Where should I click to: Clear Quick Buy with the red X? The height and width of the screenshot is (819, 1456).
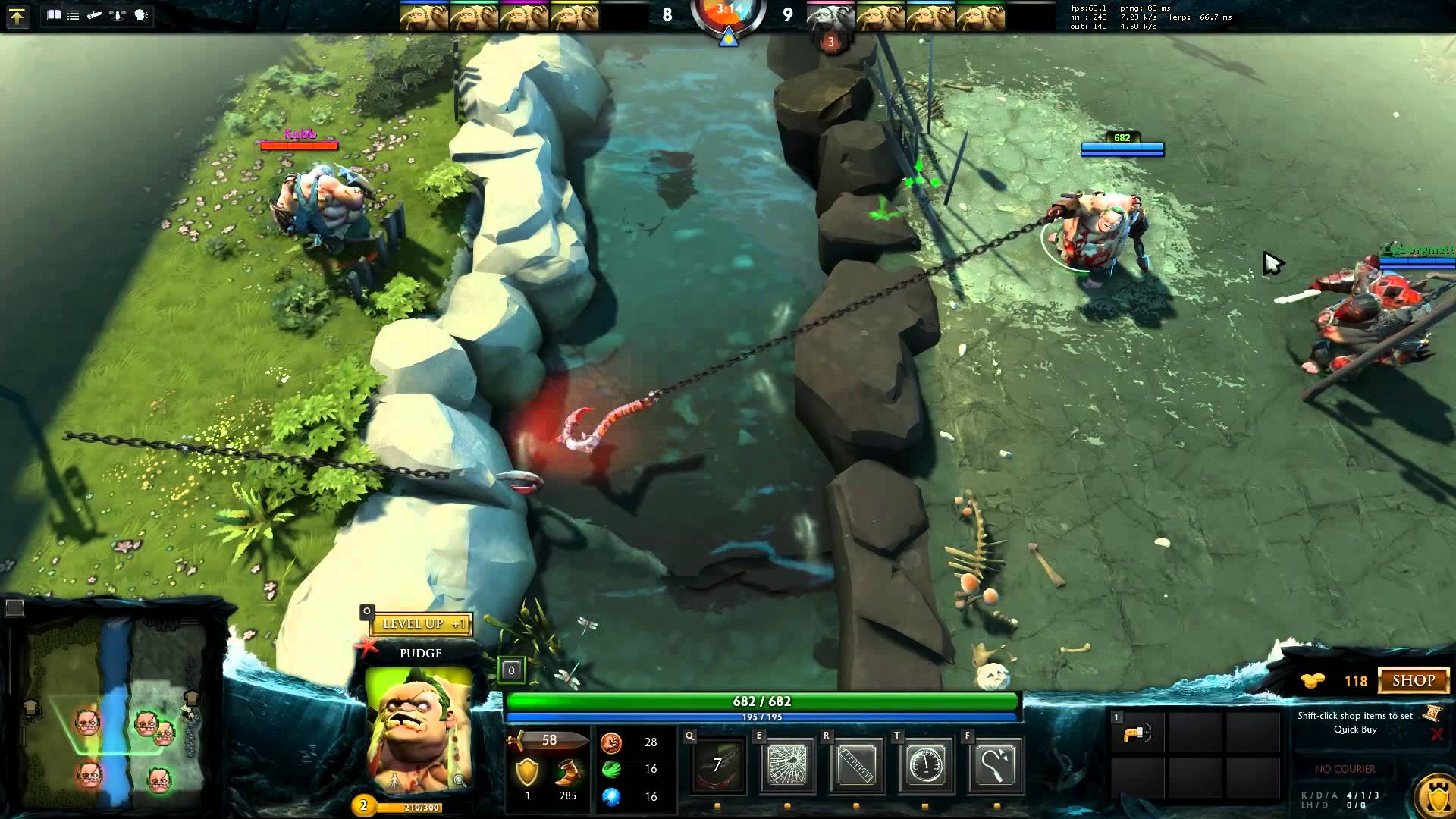[1436, 734]
